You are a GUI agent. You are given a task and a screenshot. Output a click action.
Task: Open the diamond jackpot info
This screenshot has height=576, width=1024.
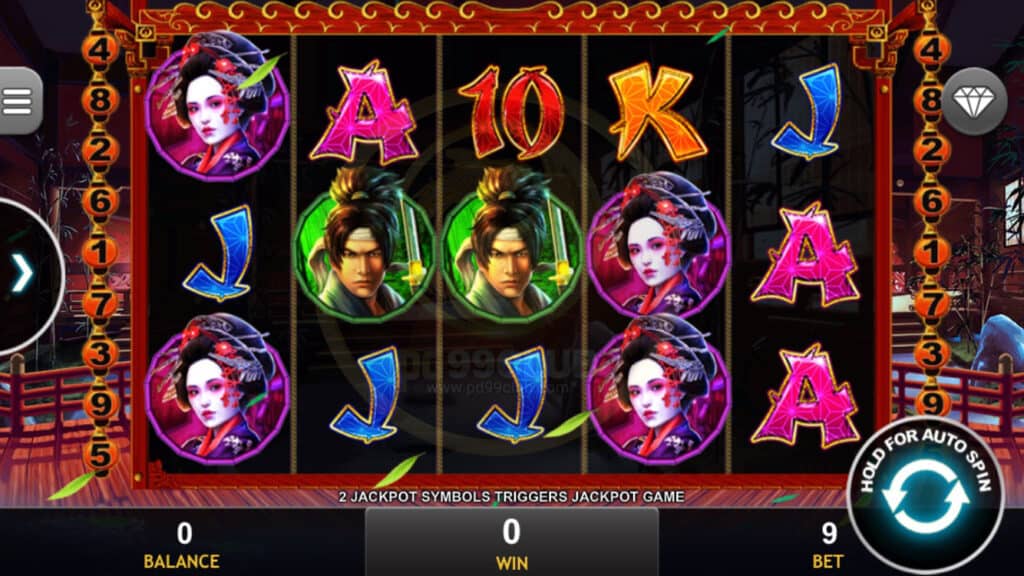tap(974, 101)
